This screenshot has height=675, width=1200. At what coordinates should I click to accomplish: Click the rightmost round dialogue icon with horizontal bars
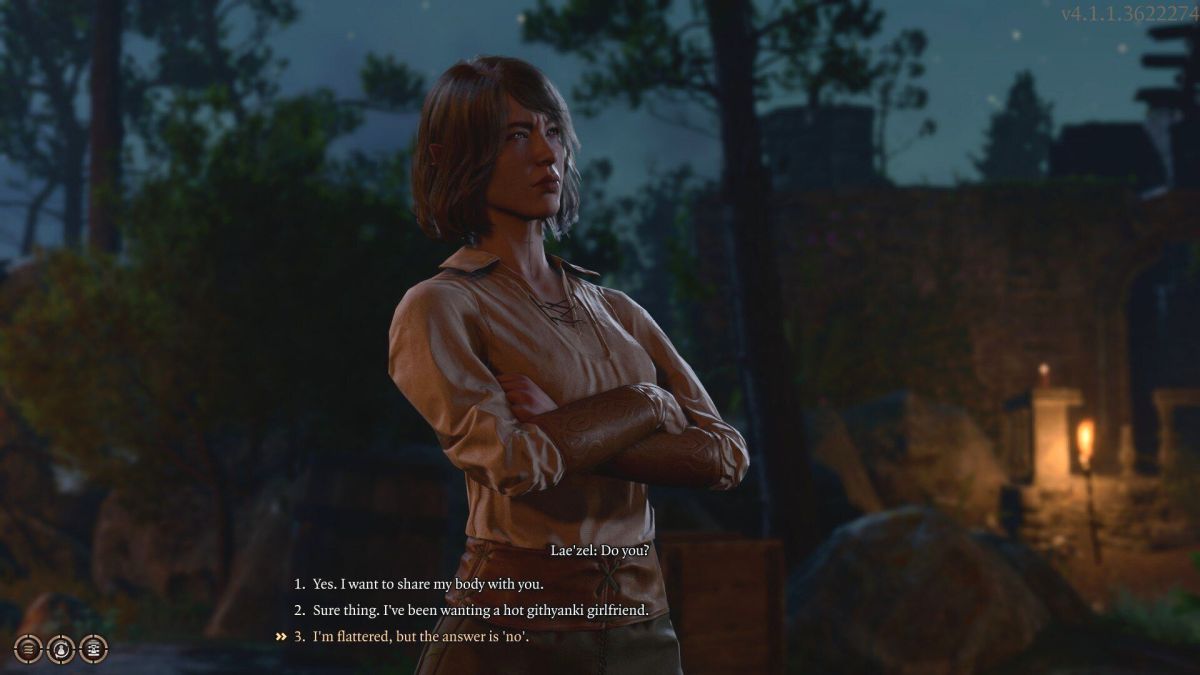coord(93,649)
